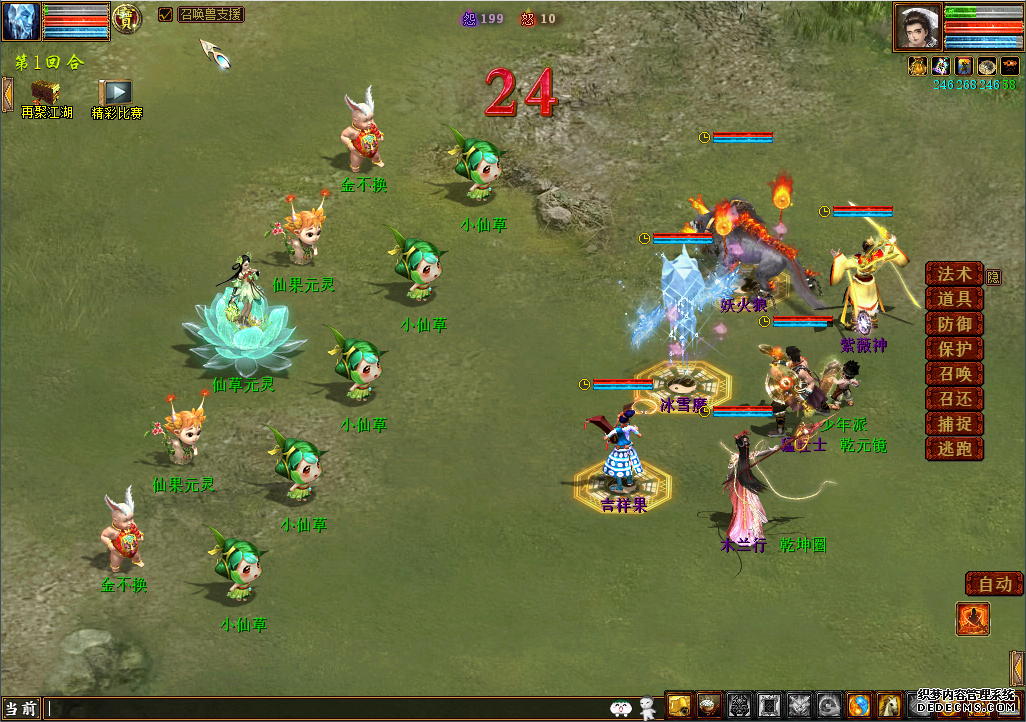Collapse the left side panel arrow
The width and height of the screenshot is (1026, 722).
[6, 94]
